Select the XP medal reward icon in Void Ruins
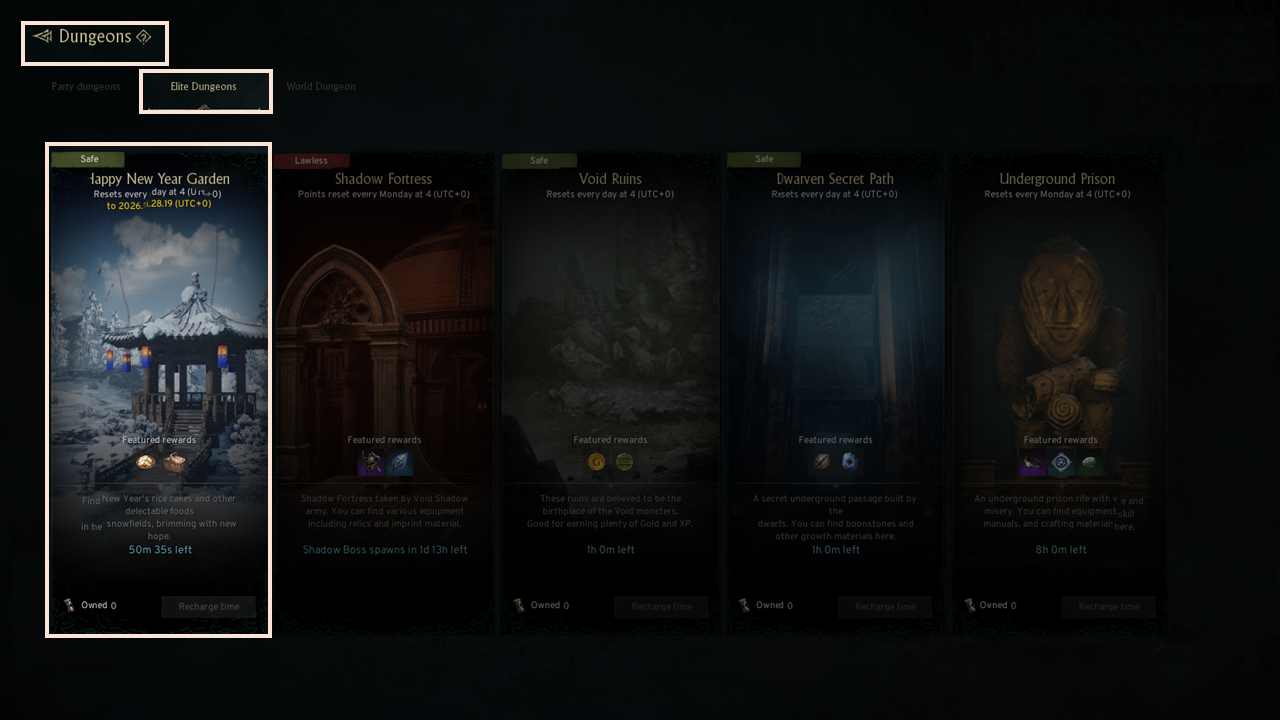Image resolution: width=1280 pixels, height=720 pixels. (x=624, y=462)
